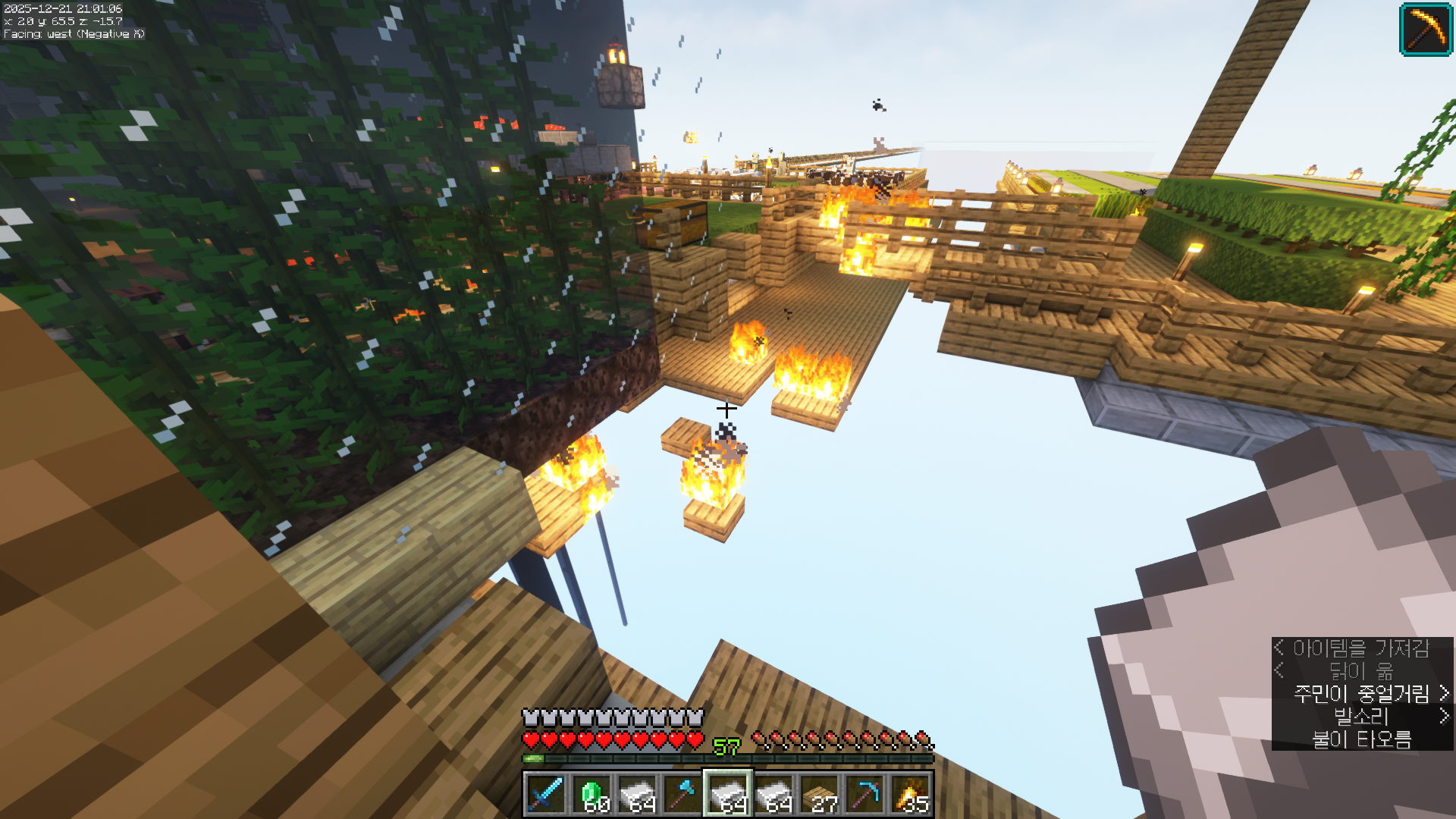The width and height of the screenshot is (1456, 819).
Task: Select the torch stack of 35
Action: (910, 794)
